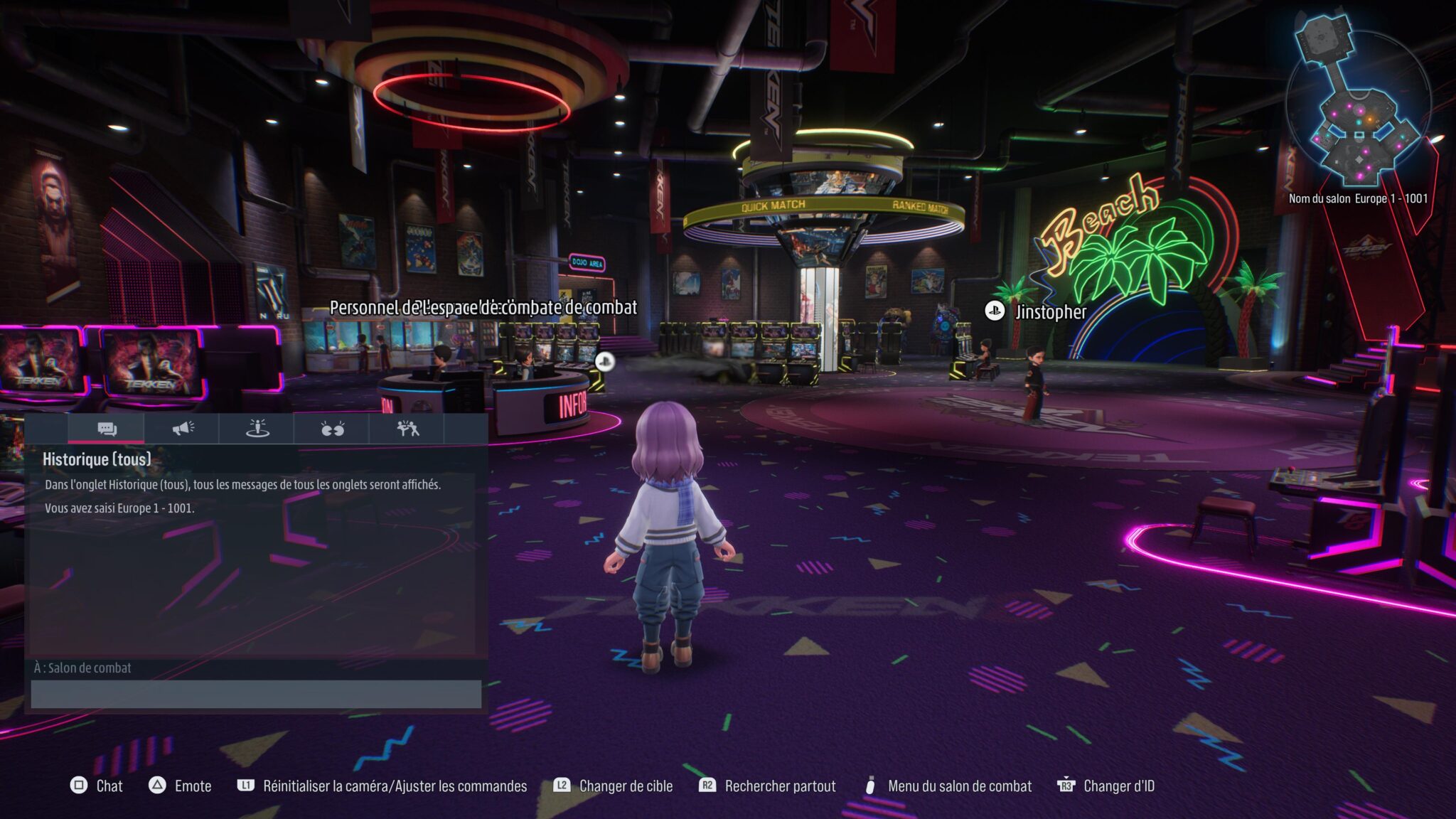Screen dimensions: 1456x819
Task: Open the person-in-circle chat tab
Action: point(257,429)
